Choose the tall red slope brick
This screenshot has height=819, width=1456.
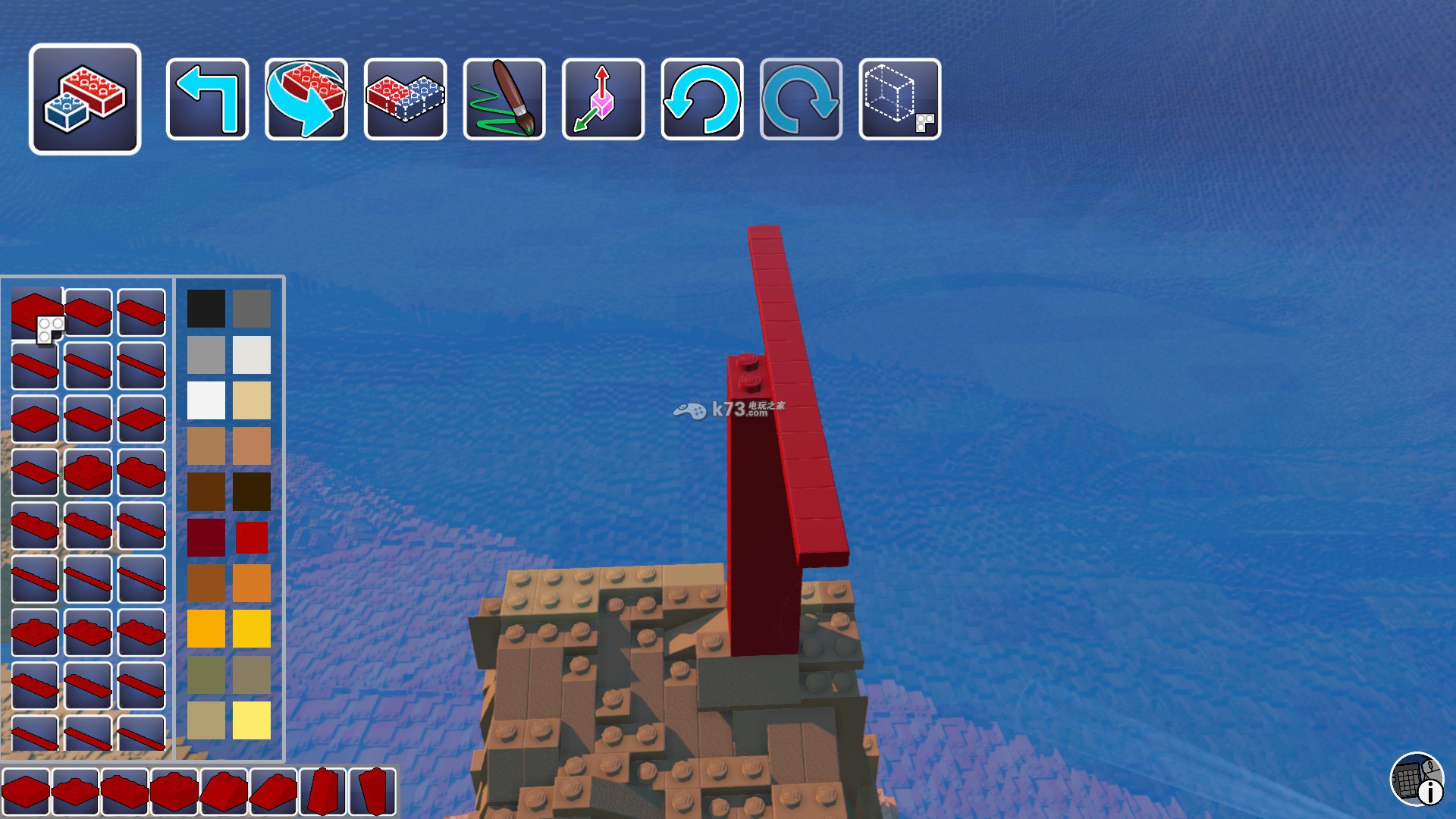tap(323, 792)
